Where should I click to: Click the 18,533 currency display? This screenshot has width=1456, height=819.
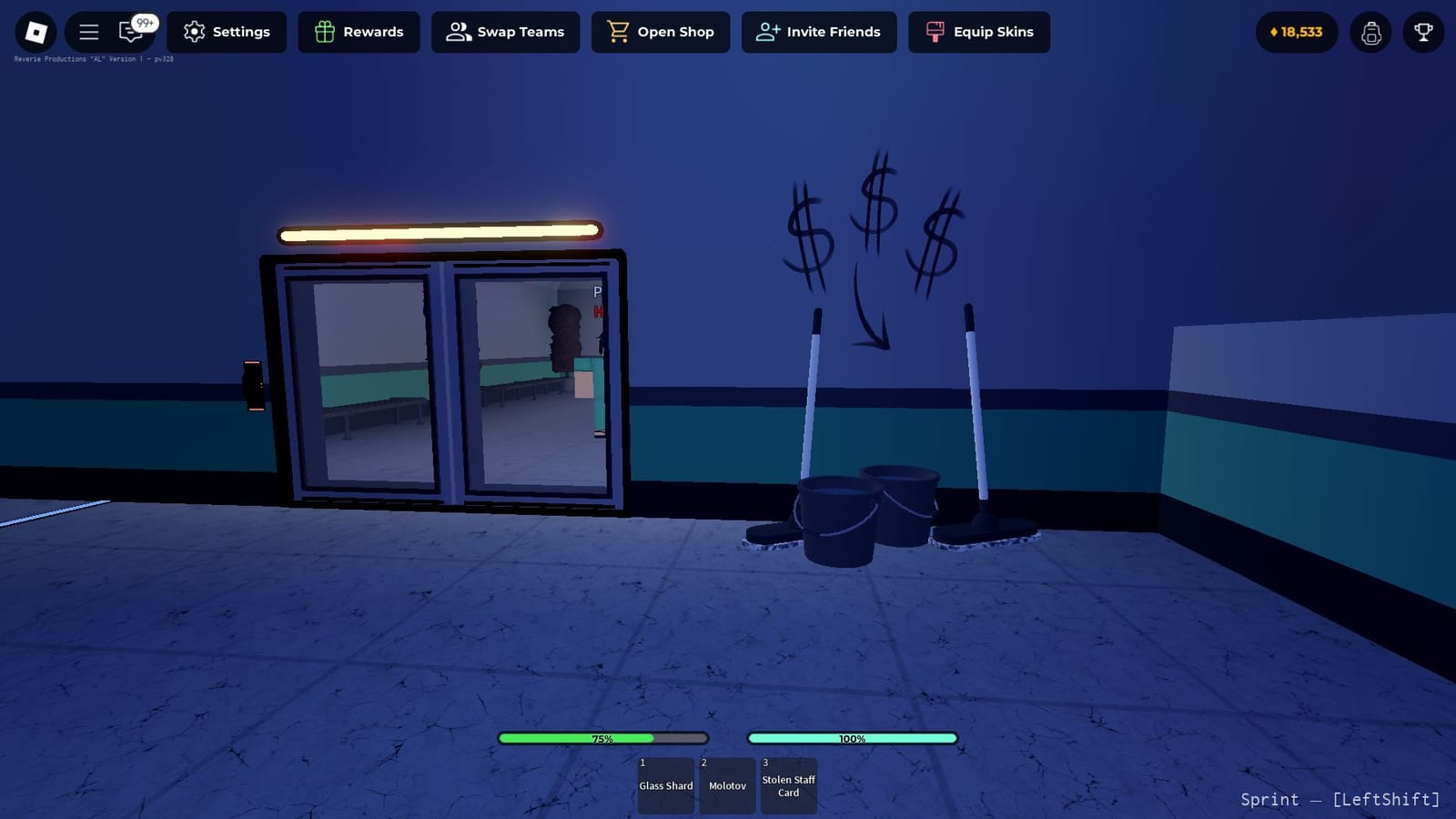(x=1295, y=32)
